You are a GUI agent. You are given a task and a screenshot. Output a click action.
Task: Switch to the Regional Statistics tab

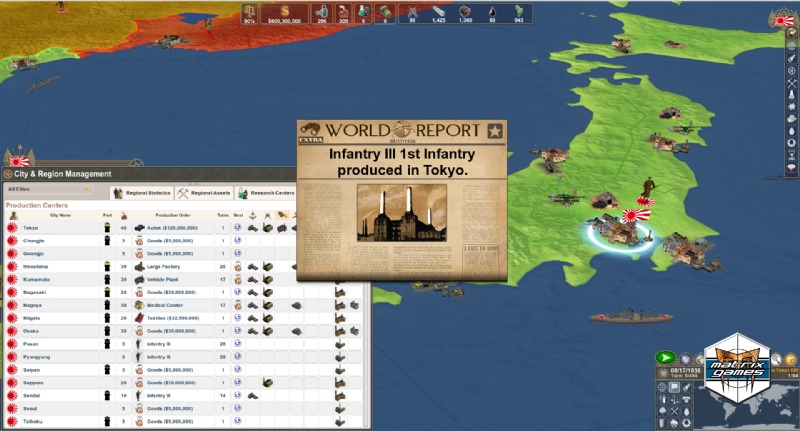coord(146,193)
